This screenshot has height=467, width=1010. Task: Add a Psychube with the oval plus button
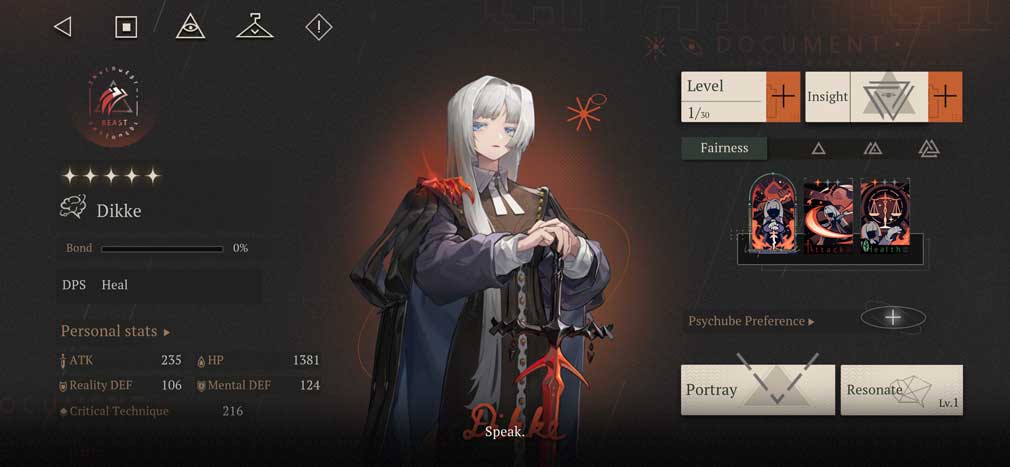pyautogui.click(x=893, y=318)
